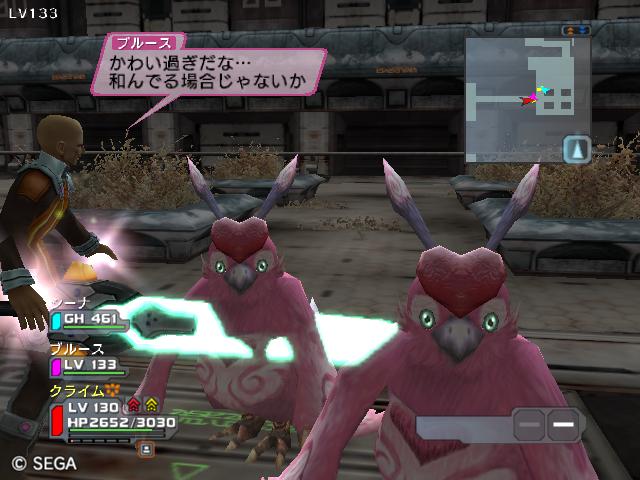Click the red upward-chevron buff icon

(x=133, y=405)
